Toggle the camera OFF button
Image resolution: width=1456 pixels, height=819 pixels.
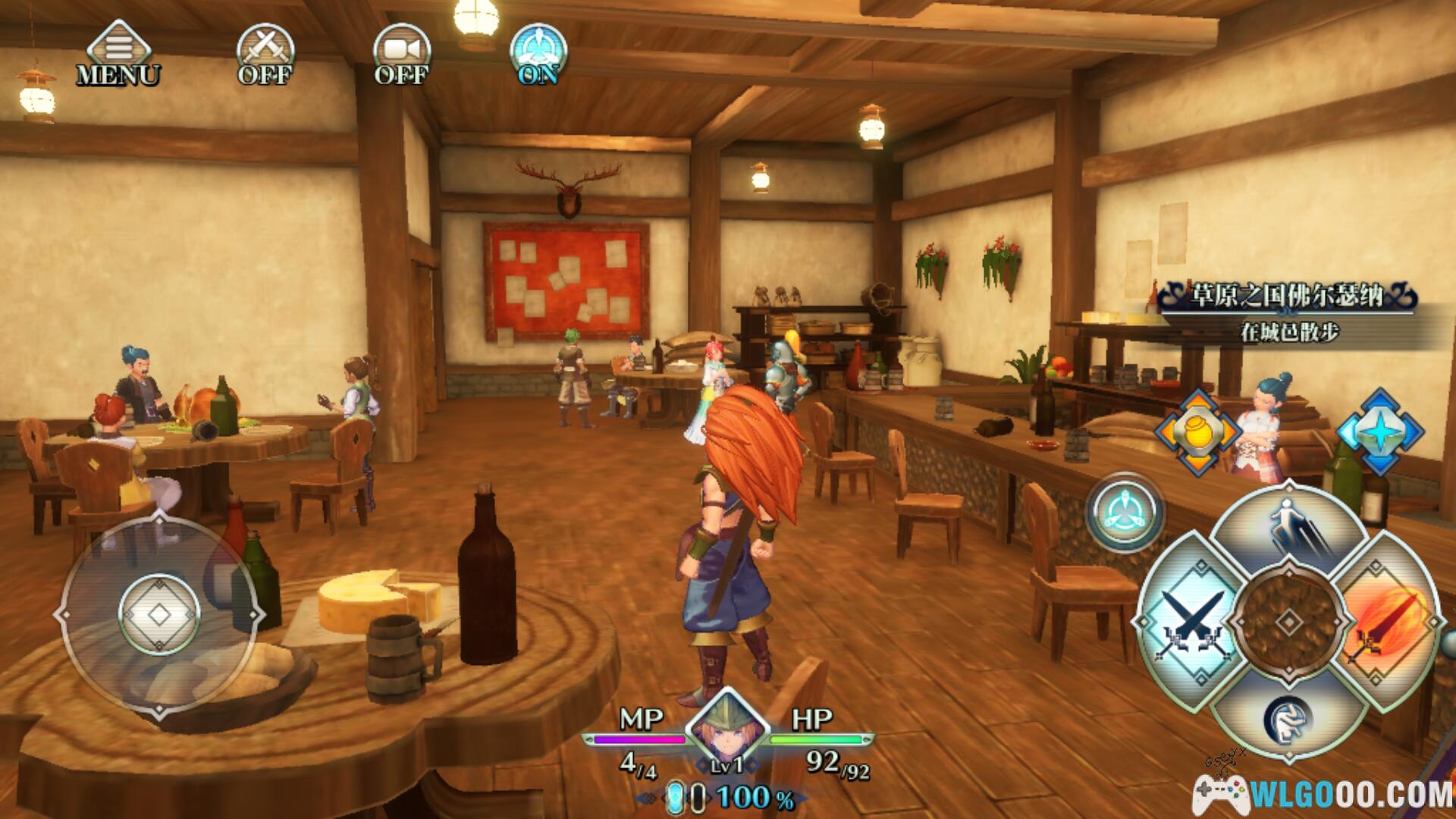point(401,54)
